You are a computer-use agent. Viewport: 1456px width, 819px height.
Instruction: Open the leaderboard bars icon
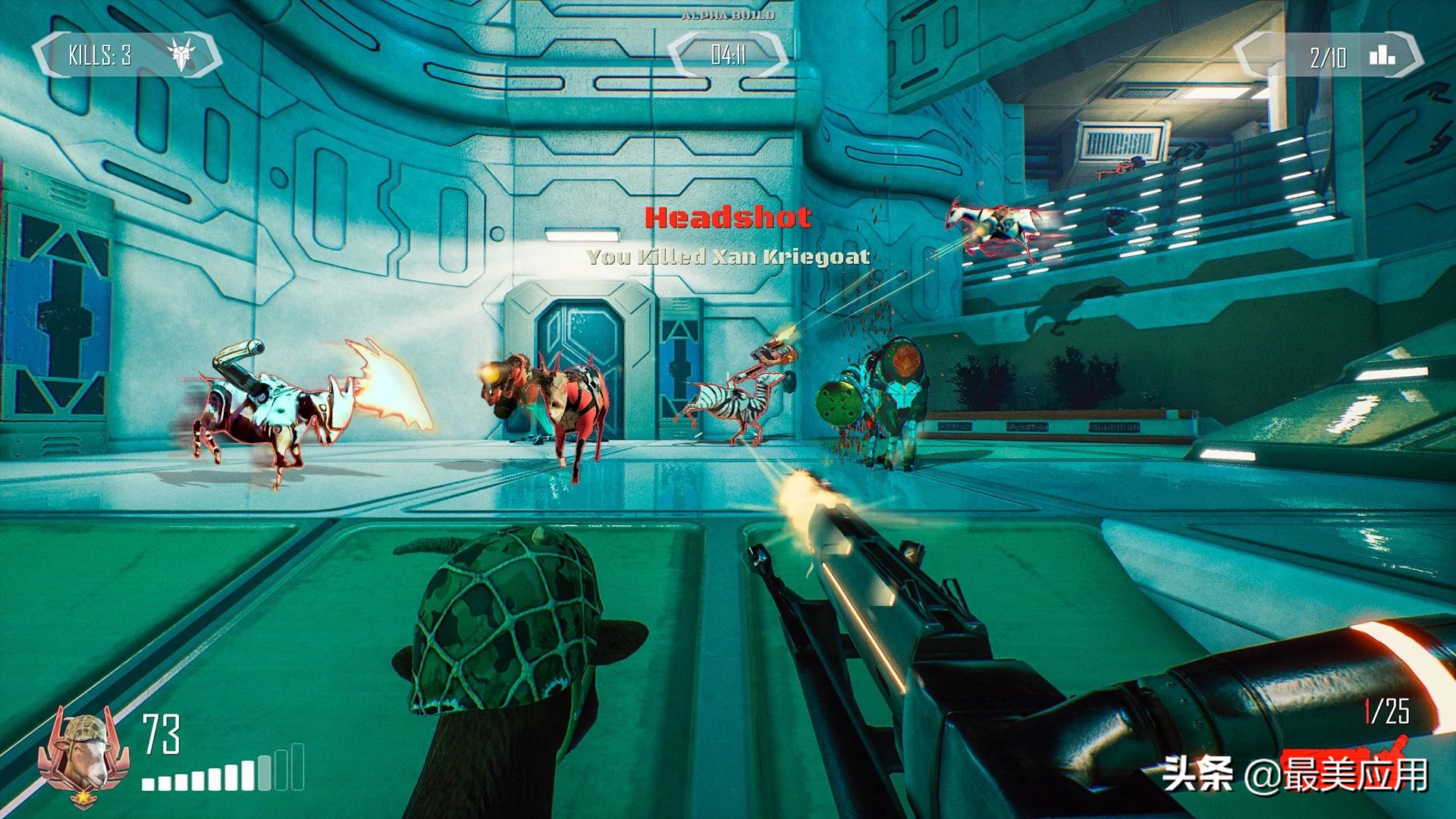click(x=1382, y=55)
